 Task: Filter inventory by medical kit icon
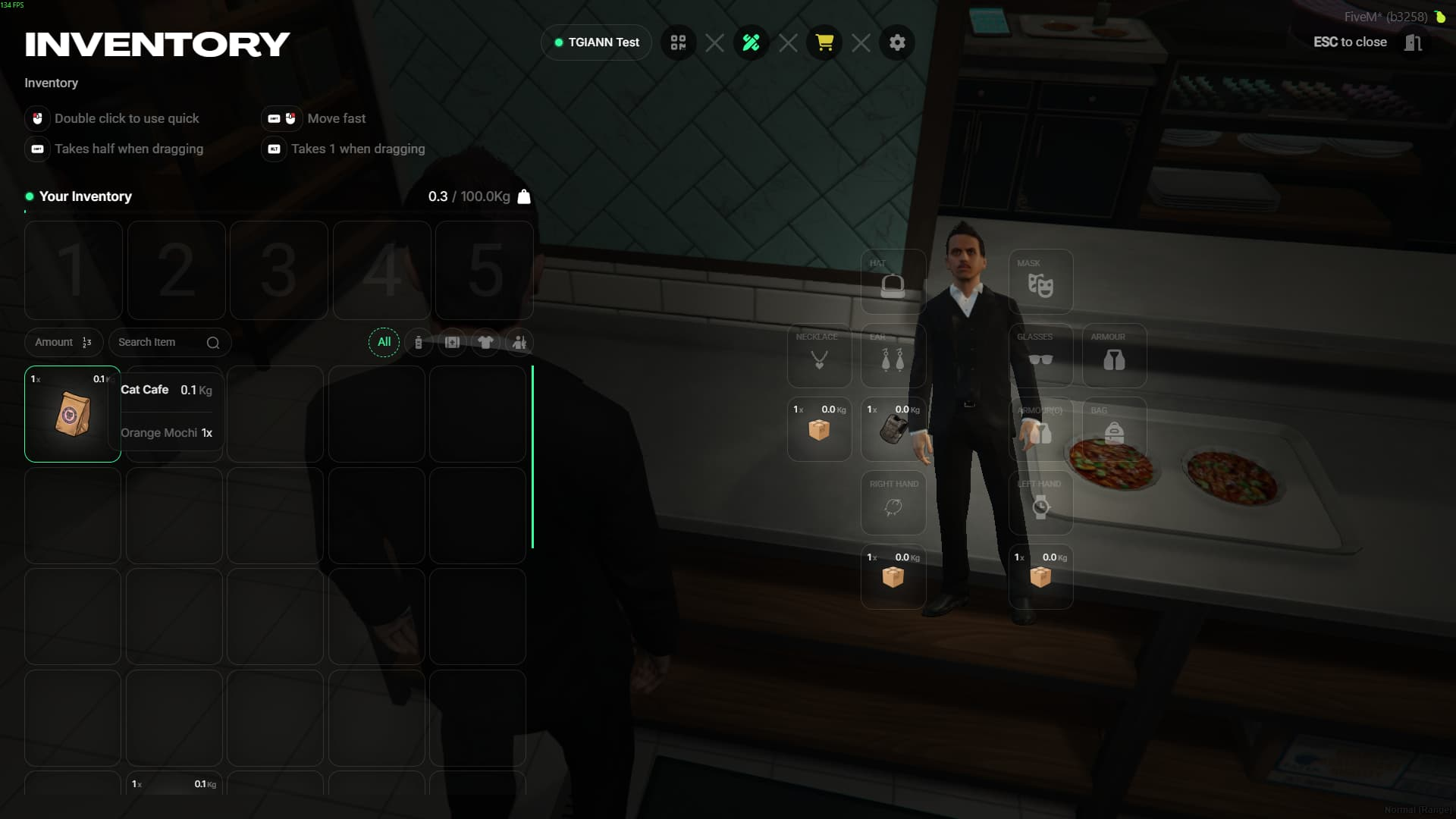[x=452, y=343]
